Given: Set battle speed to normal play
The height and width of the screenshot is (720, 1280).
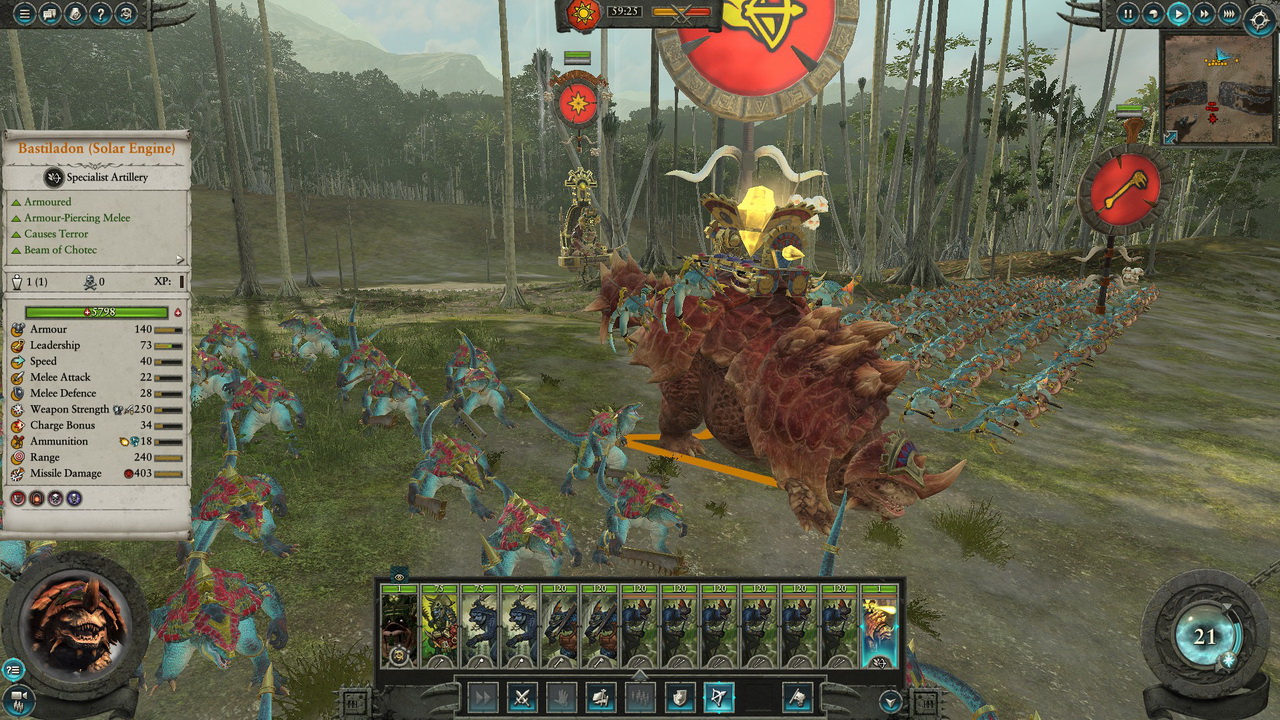Looking at the screenshot, I should point(1179,14).
